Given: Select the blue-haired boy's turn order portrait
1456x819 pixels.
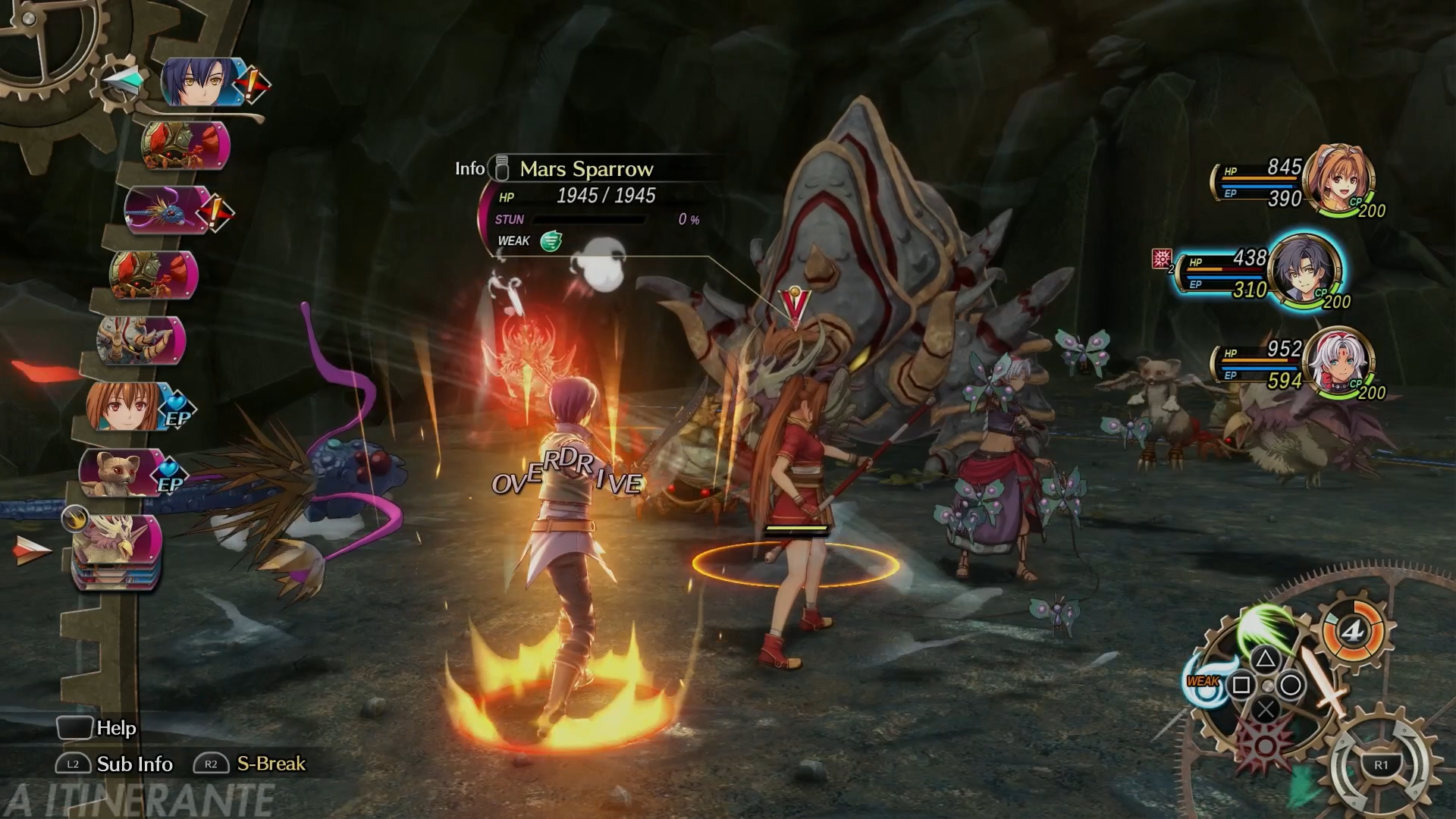Looking at the screenshot, I should [x=199, y=82].
